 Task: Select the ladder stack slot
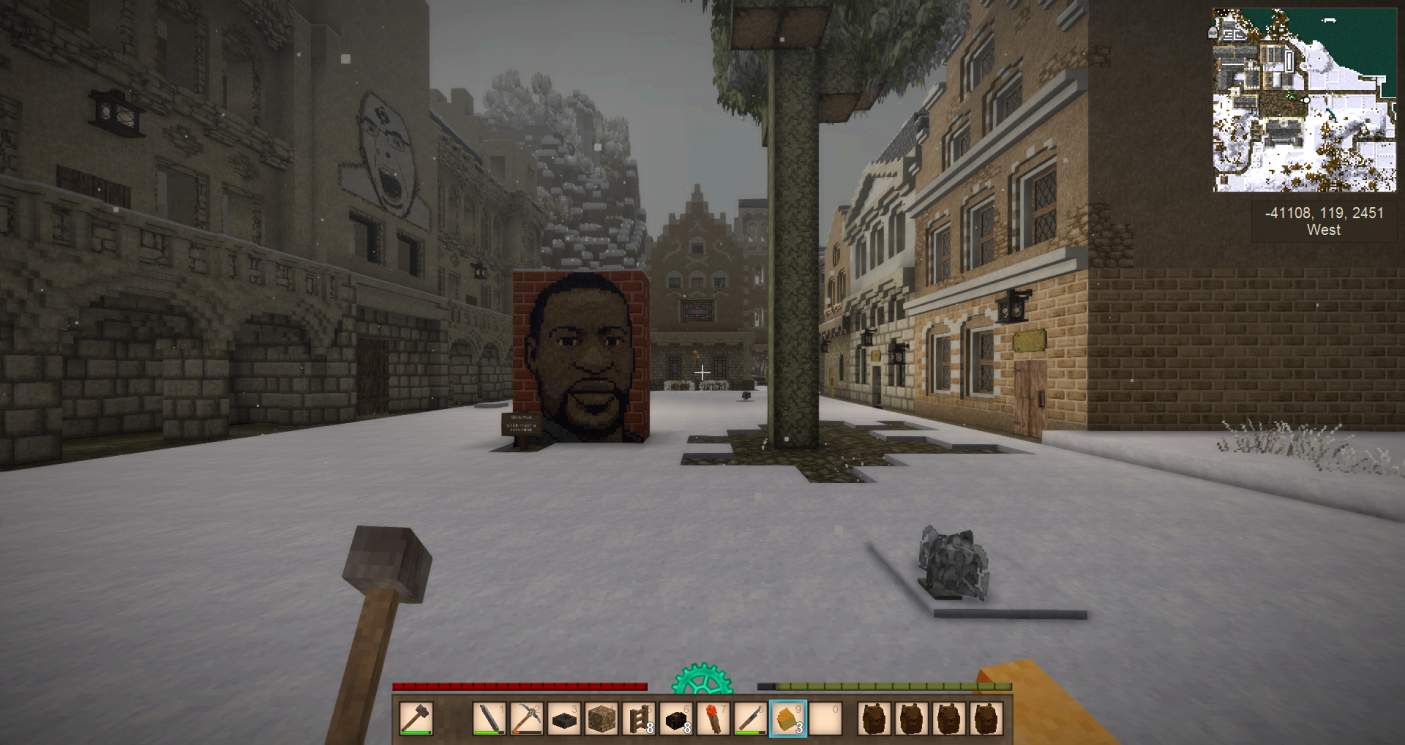pyautogui.click(x=638, y=719)
